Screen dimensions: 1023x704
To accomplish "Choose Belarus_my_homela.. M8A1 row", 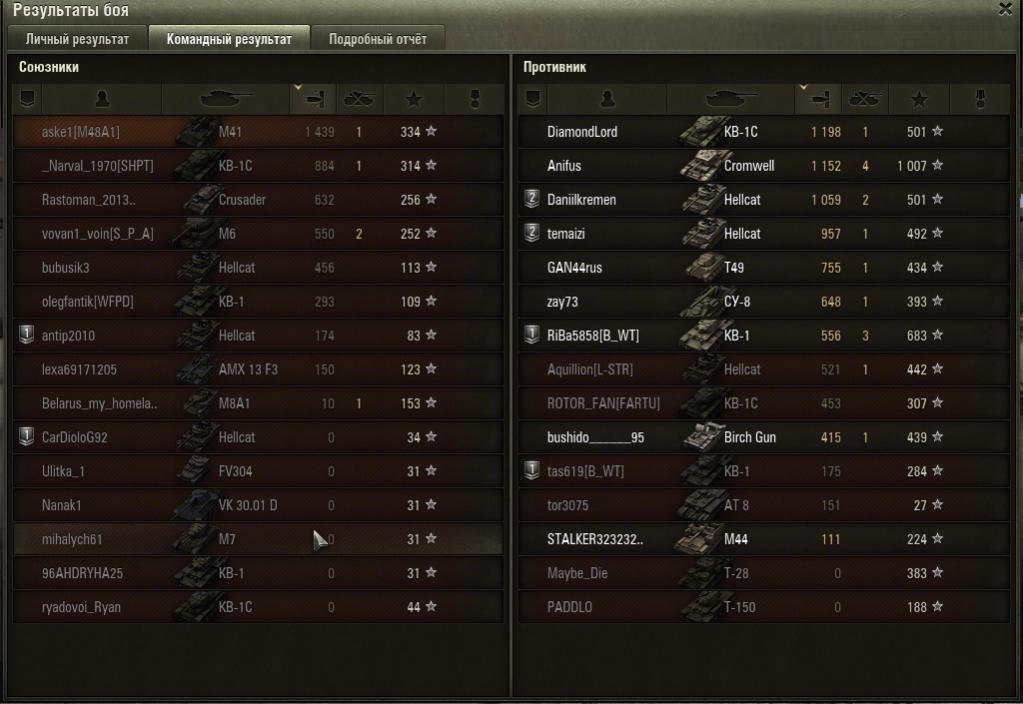I will tap(257, 404).
